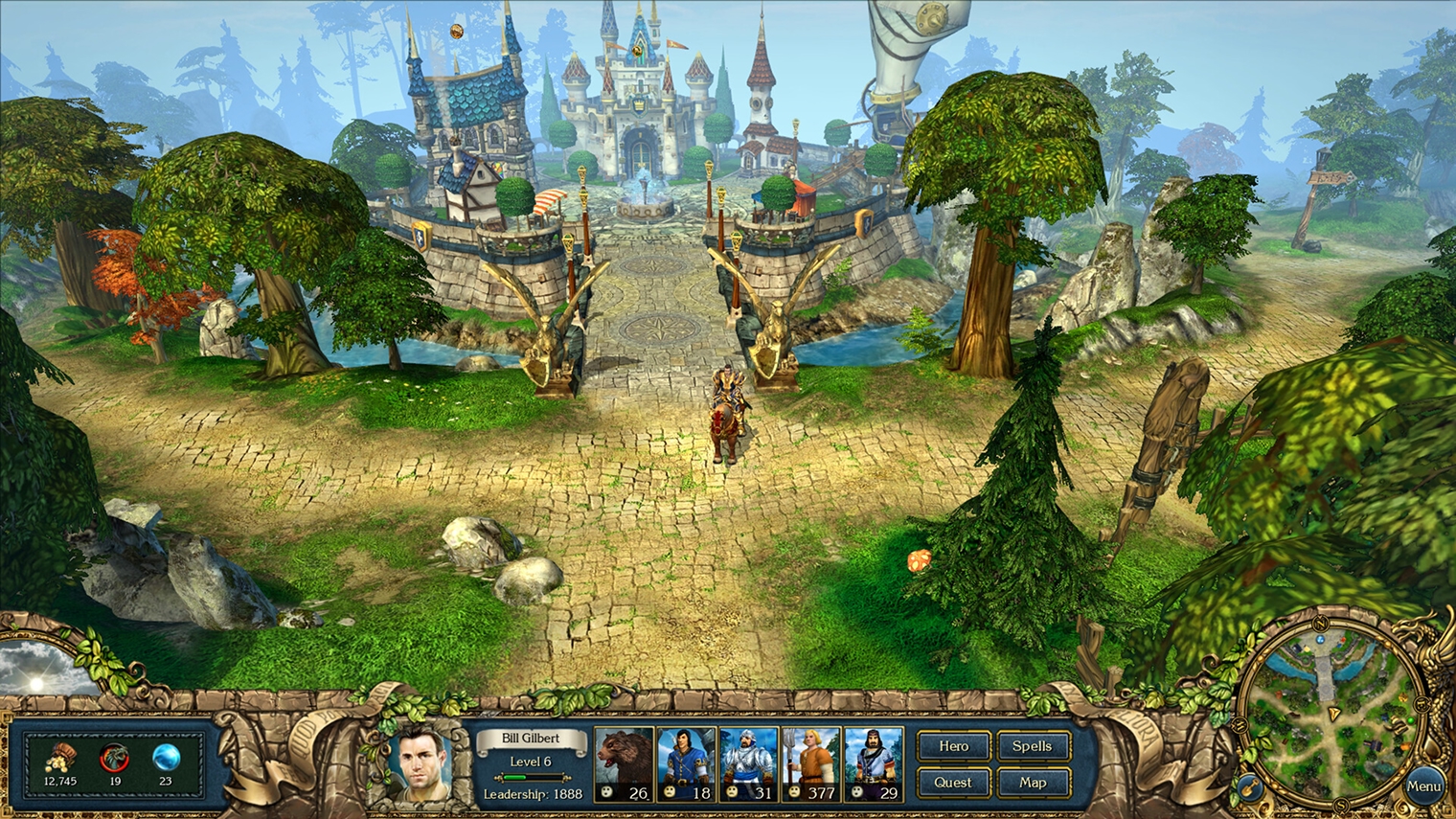Open the Quest log

(x=952, y=783)
